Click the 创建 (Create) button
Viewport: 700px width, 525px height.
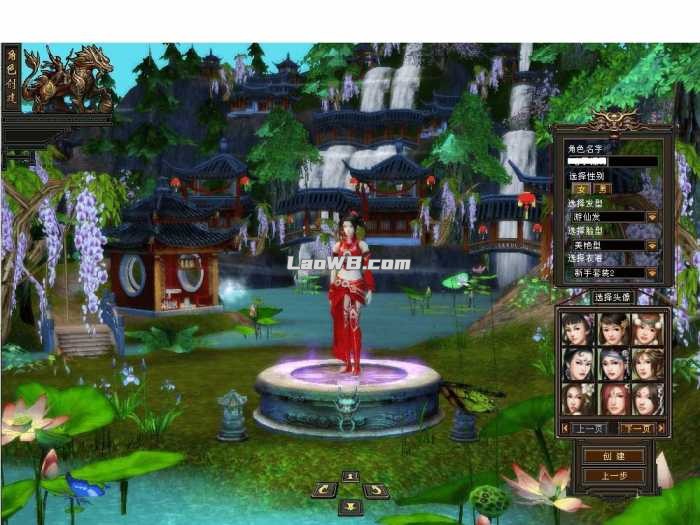pos(615,456)
